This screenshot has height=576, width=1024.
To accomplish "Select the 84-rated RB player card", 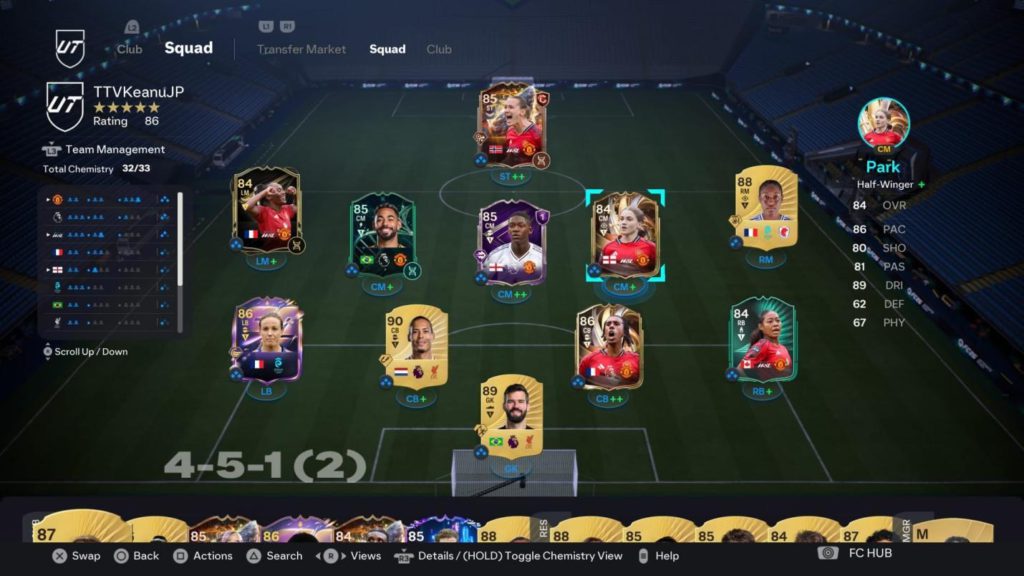I will [762, 340].
